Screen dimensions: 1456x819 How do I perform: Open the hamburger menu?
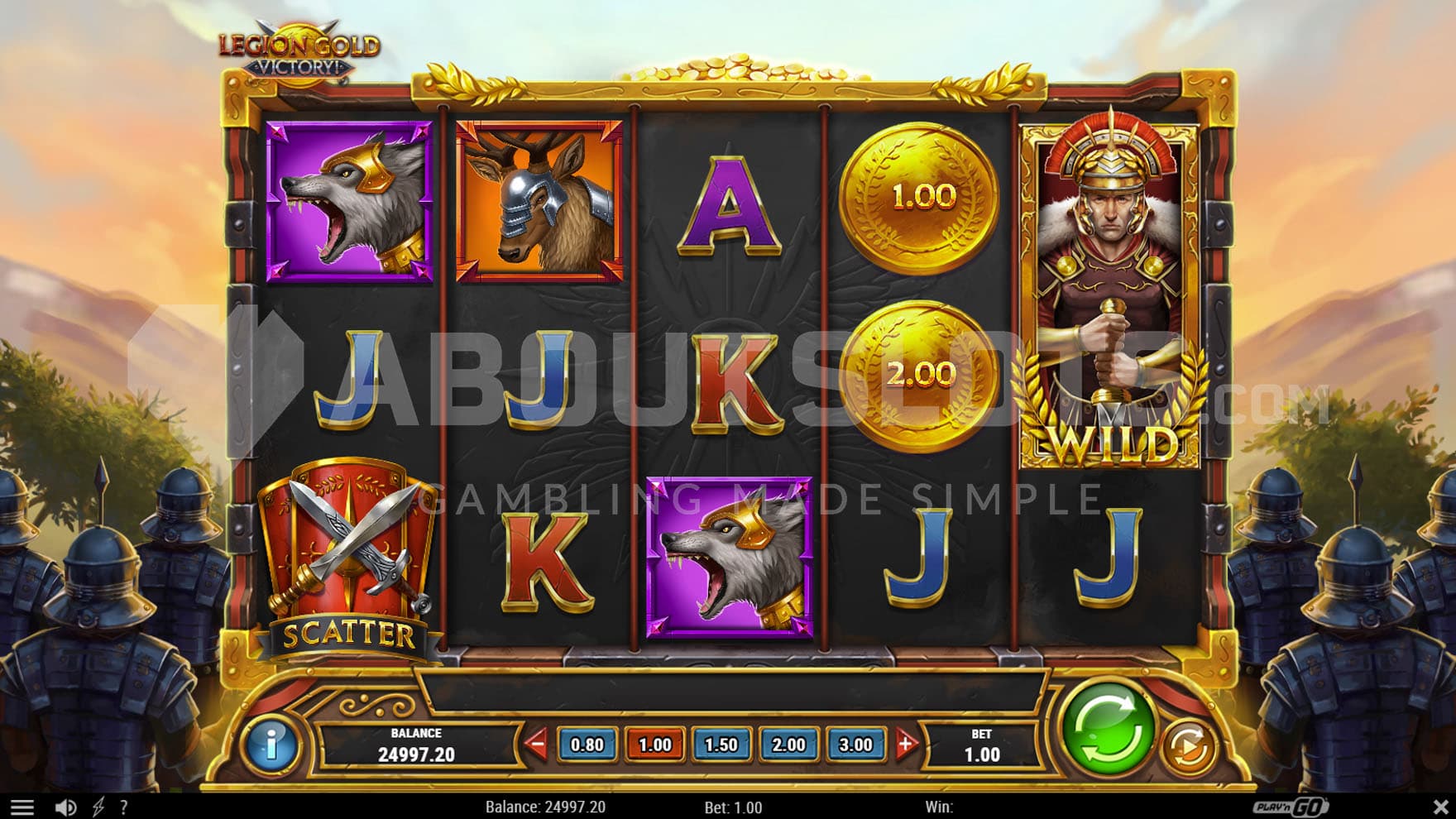[22, 807]
